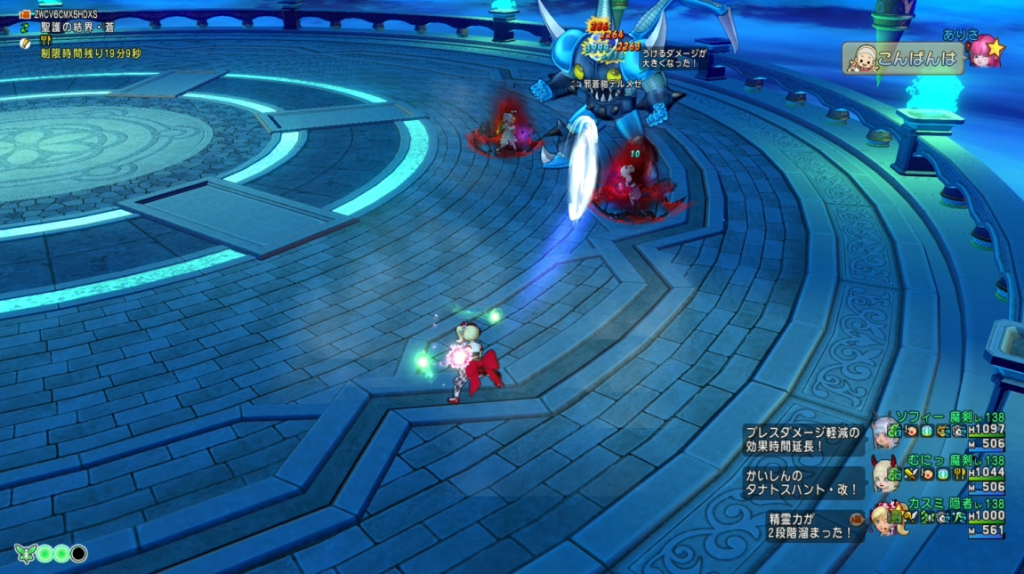Select party member むにっ's horned portrait
The height and width of the screenshot is (574, 1024).
(x=884, y=473)
